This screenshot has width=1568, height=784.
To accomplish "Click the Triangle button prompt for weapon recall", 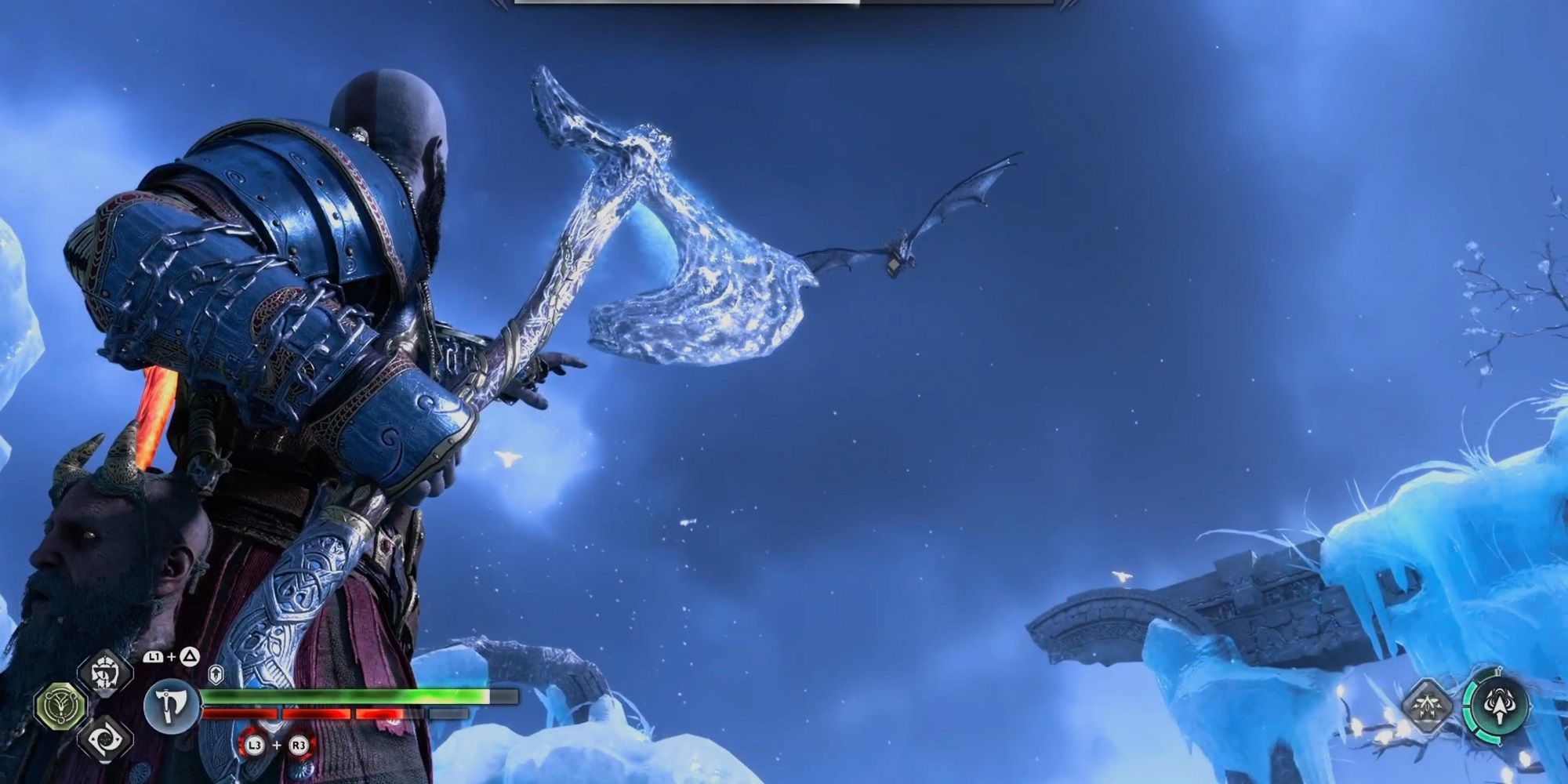I will click(188, 656).
